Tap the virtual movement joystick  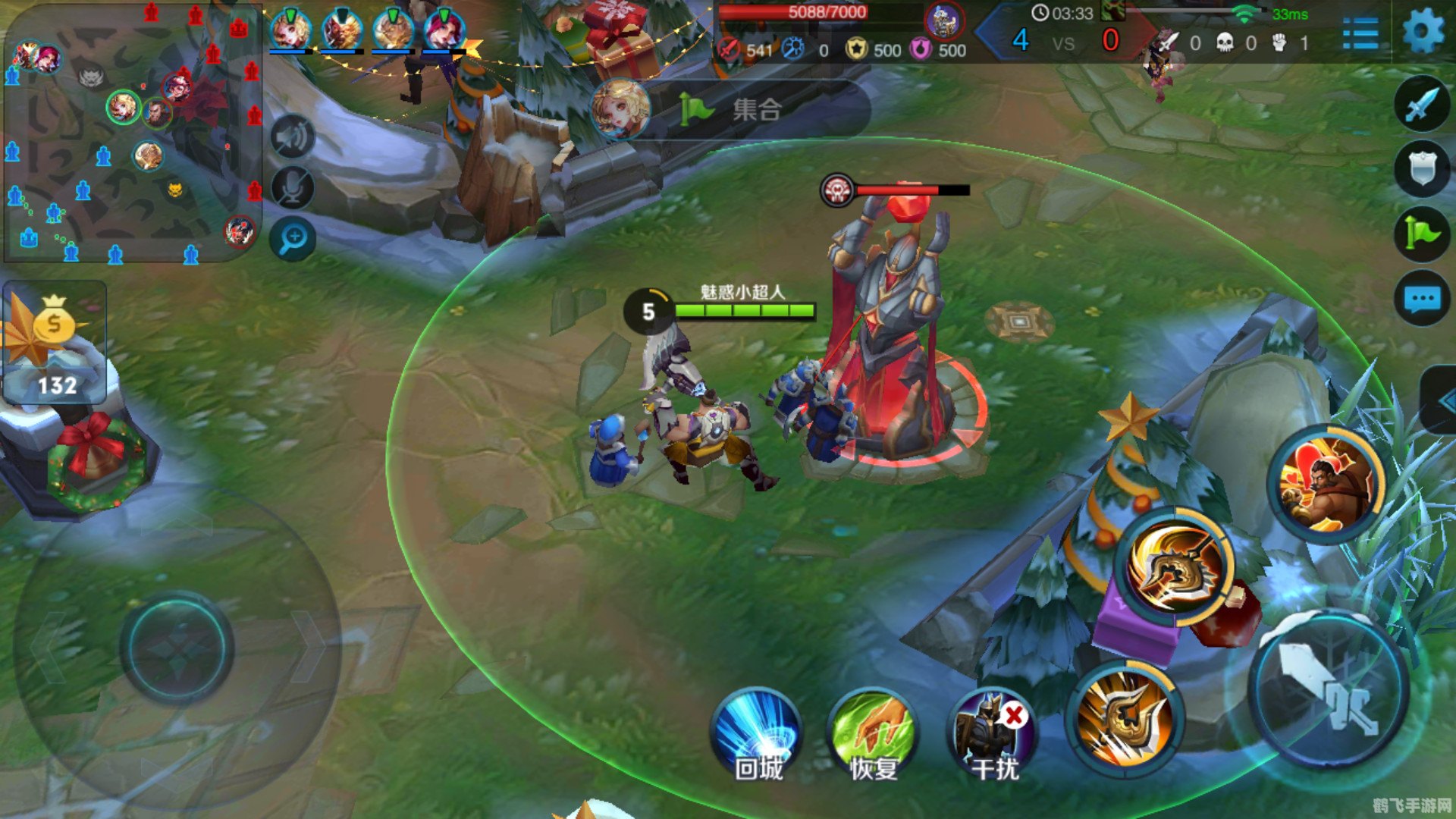pyautogui.click(x=177, y=648)
